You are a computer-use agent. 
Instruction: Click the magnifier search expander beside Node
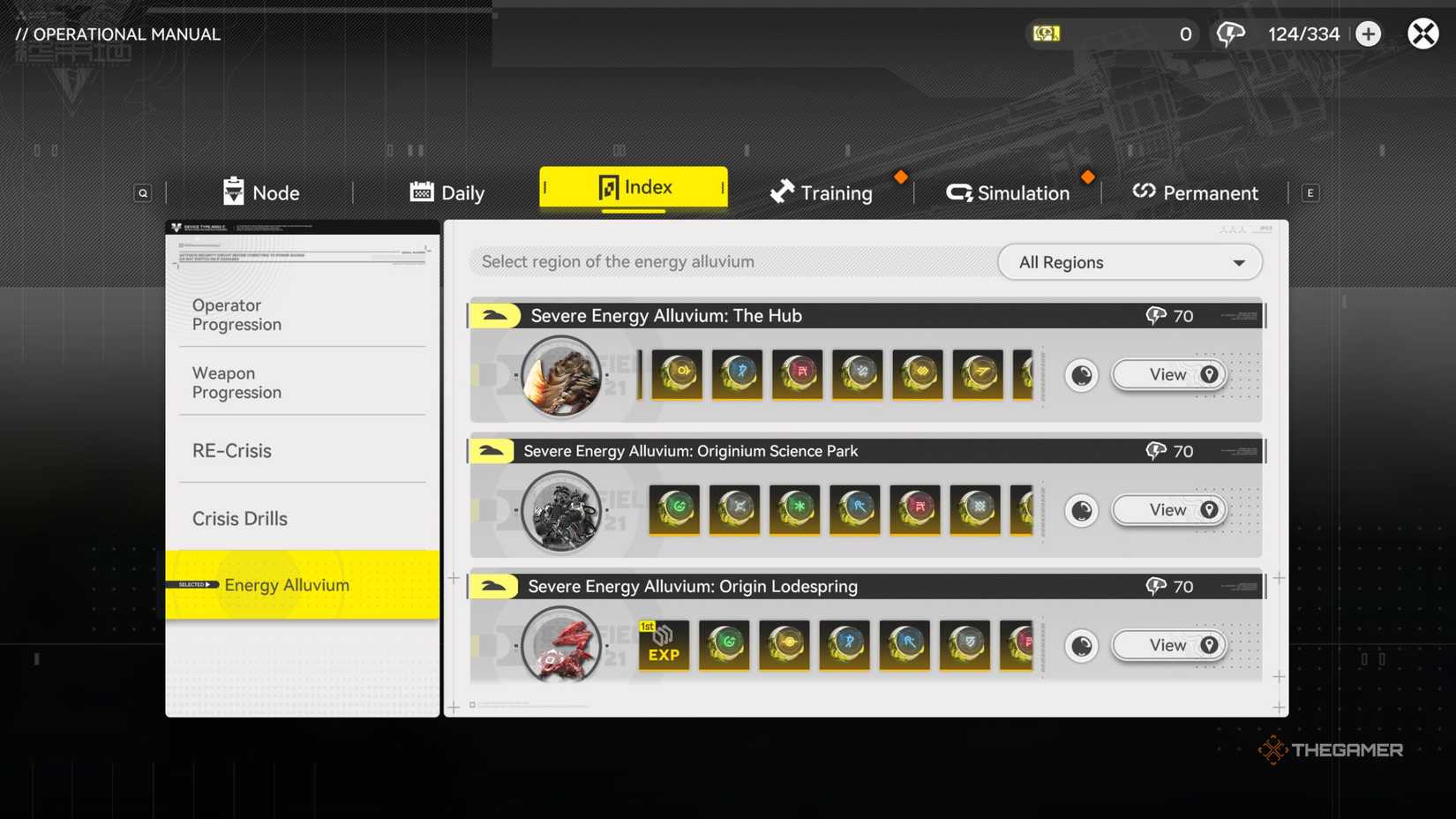click(142, 192)
